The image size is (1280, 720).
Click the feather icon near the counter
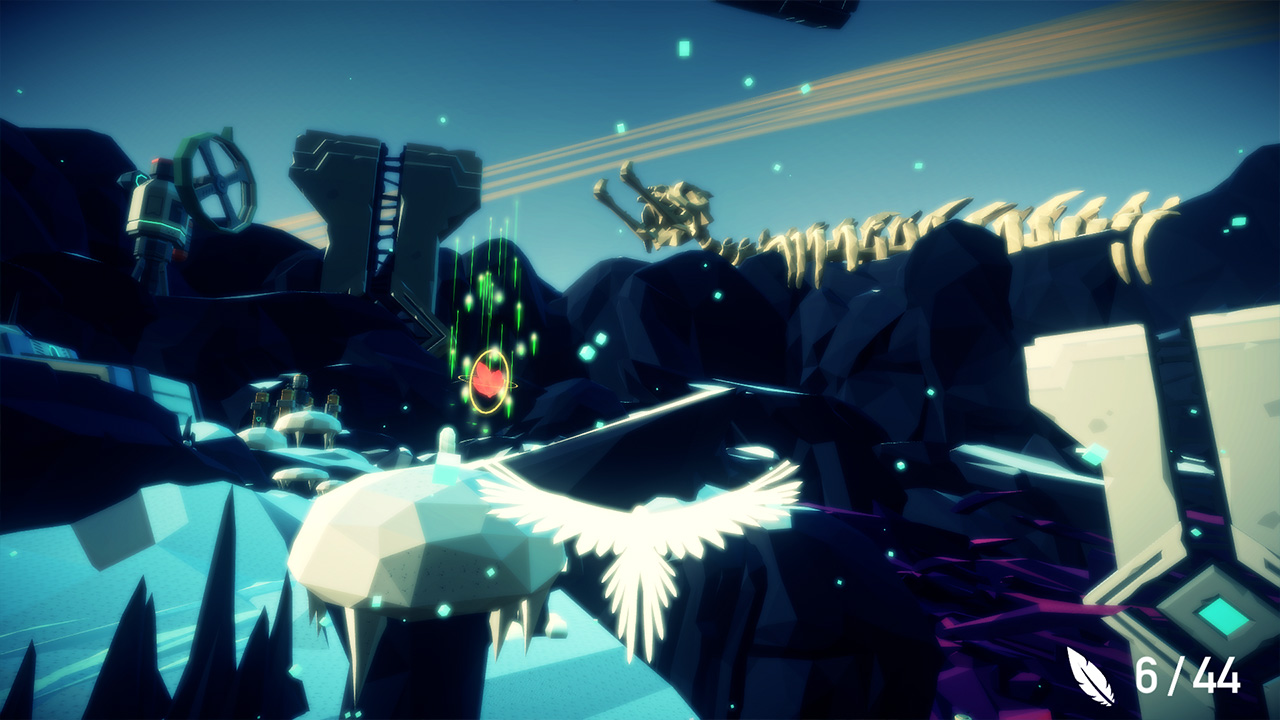tap(1090, 675)
